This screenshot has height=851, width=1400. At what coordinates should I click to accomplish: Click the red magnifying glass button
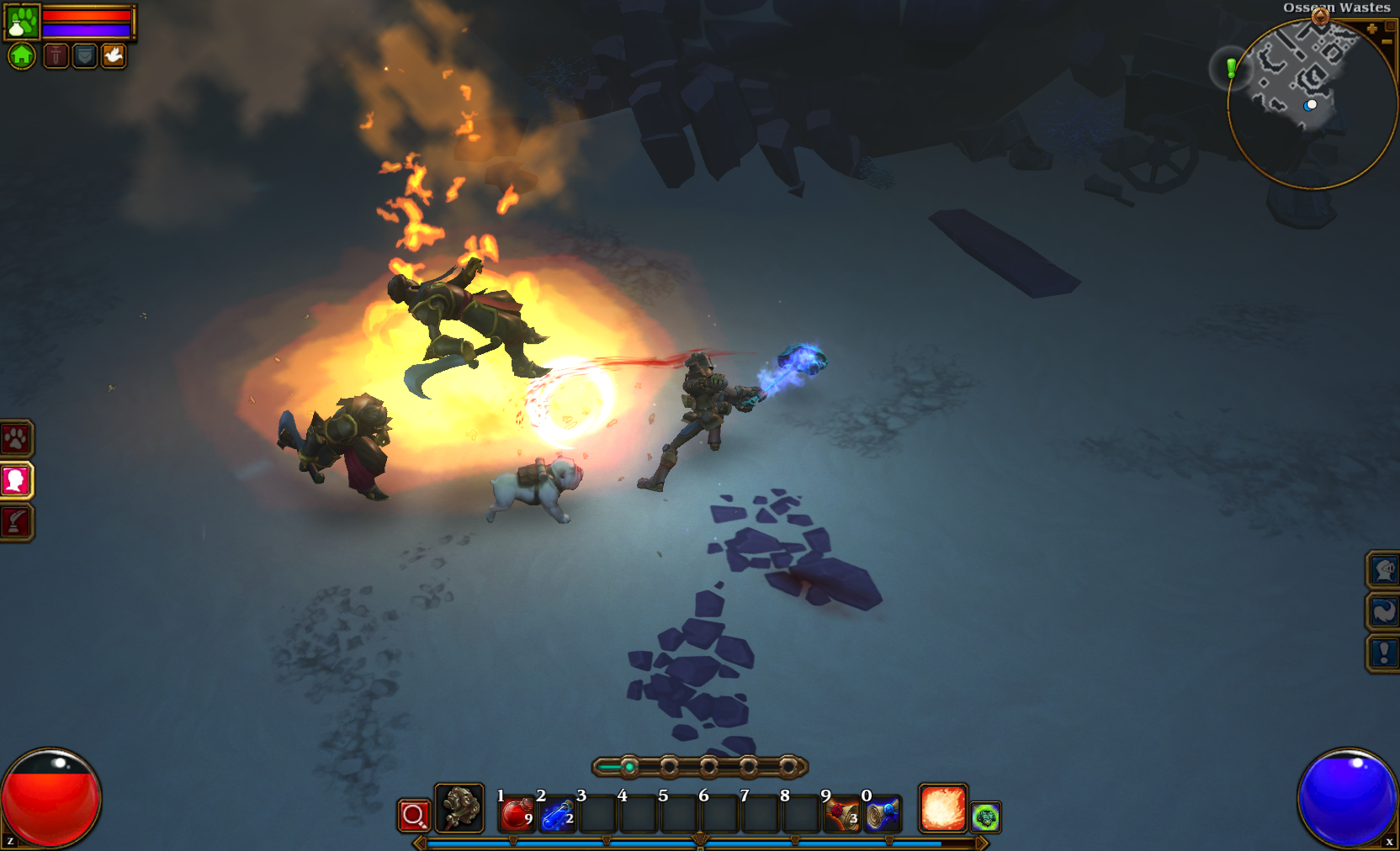pyautogui.click(x=414, y=815)
